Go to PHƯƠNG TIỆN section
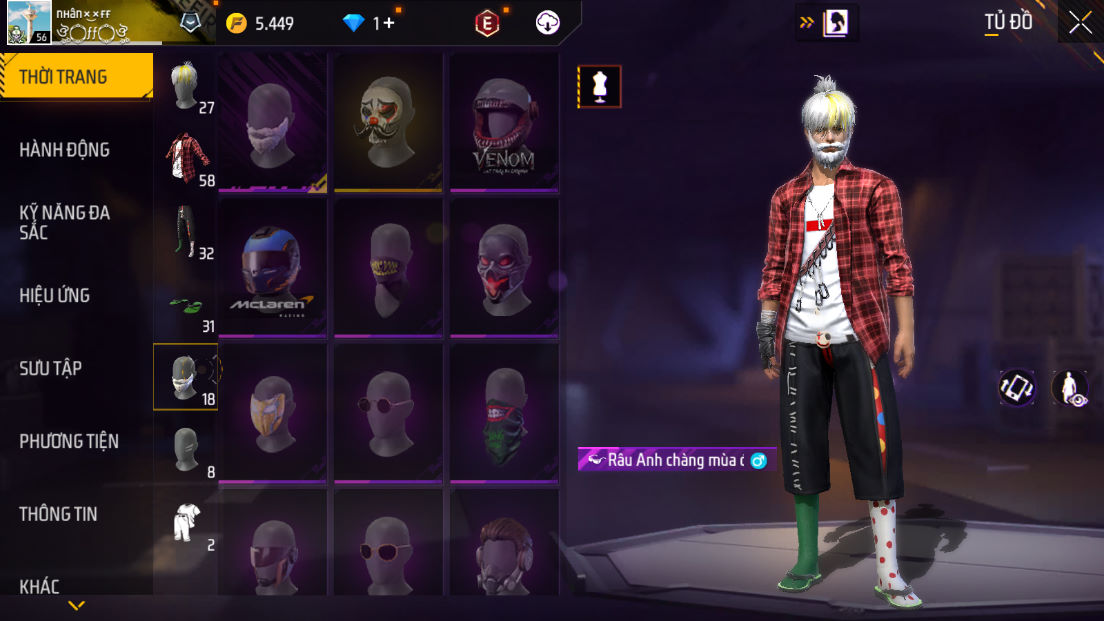This screenshot has height=621, width=1104. [68, 441]
